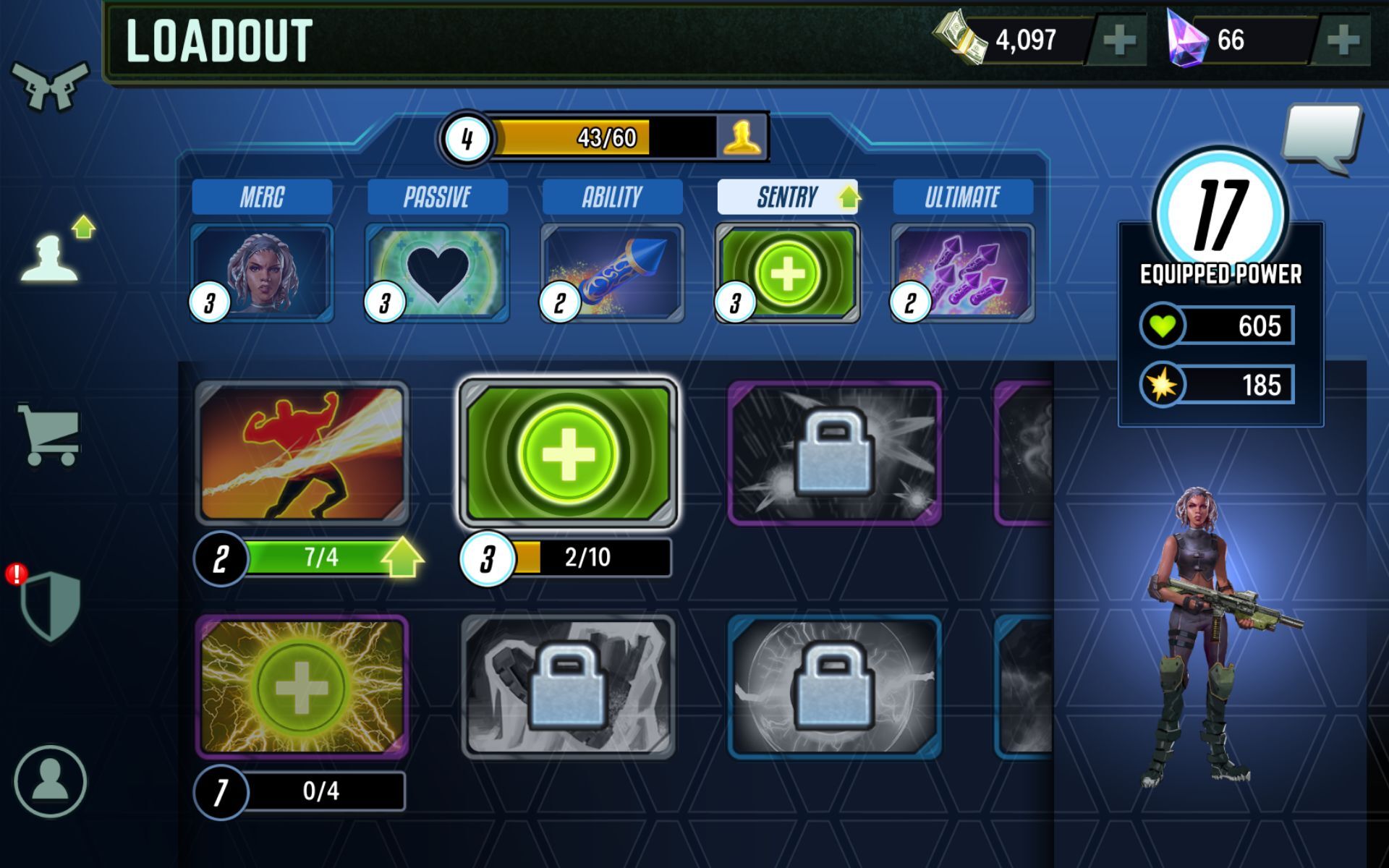Open the crossed pistols battle menu

click(49, 85)
